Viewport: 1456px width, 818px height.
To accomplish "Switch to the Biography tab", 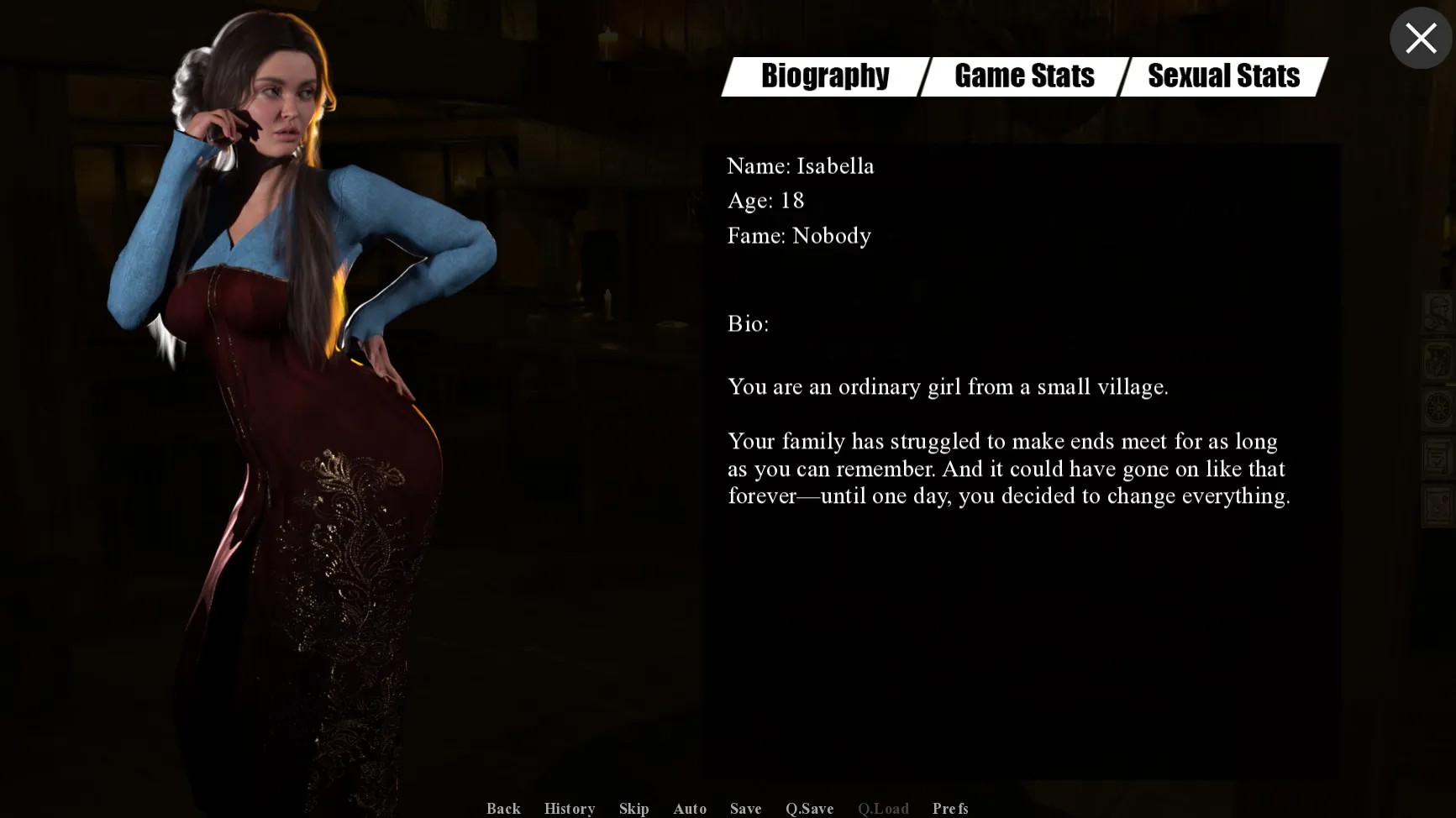I will pos(825,76).
